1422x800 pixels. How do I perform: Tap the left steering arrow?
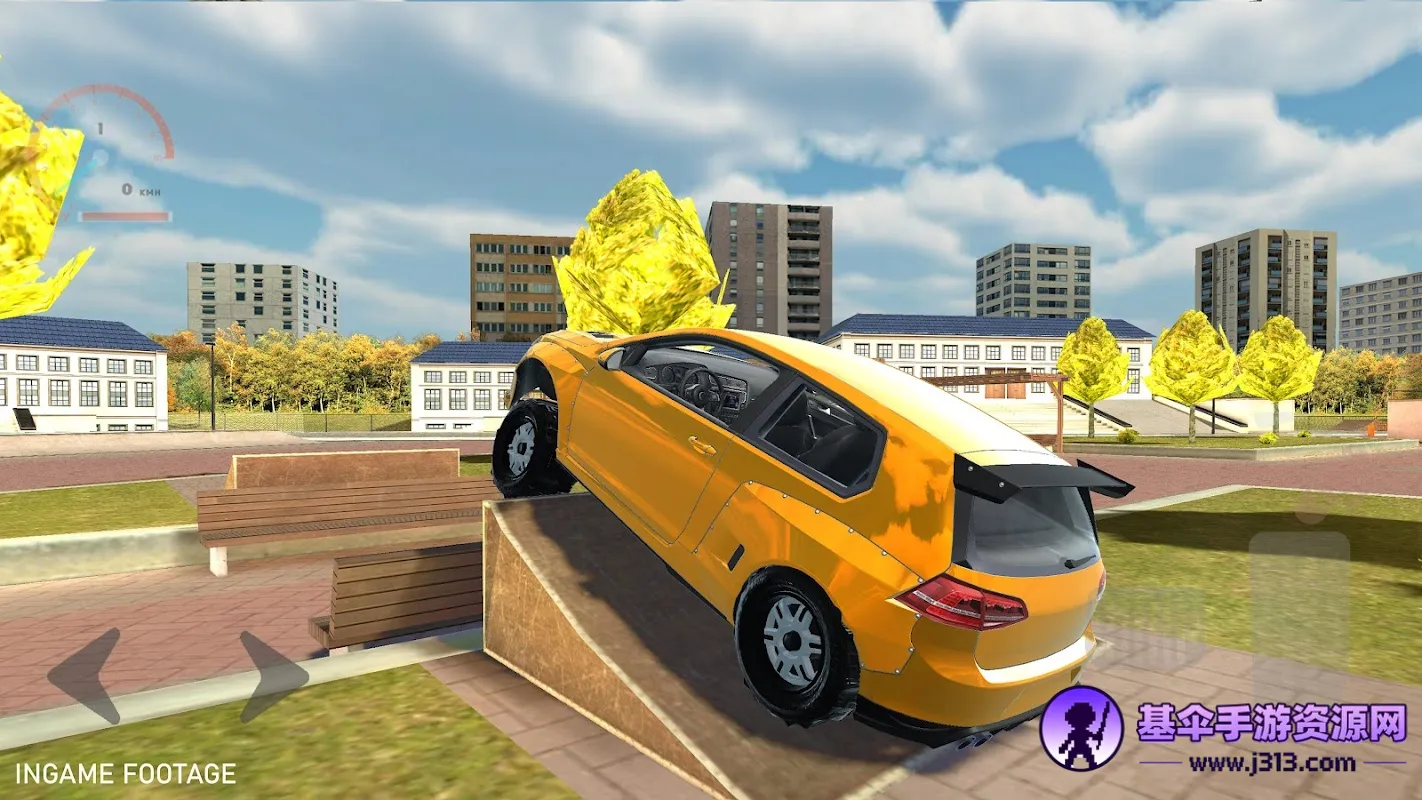pyautogui.click(x=86, y=676)
